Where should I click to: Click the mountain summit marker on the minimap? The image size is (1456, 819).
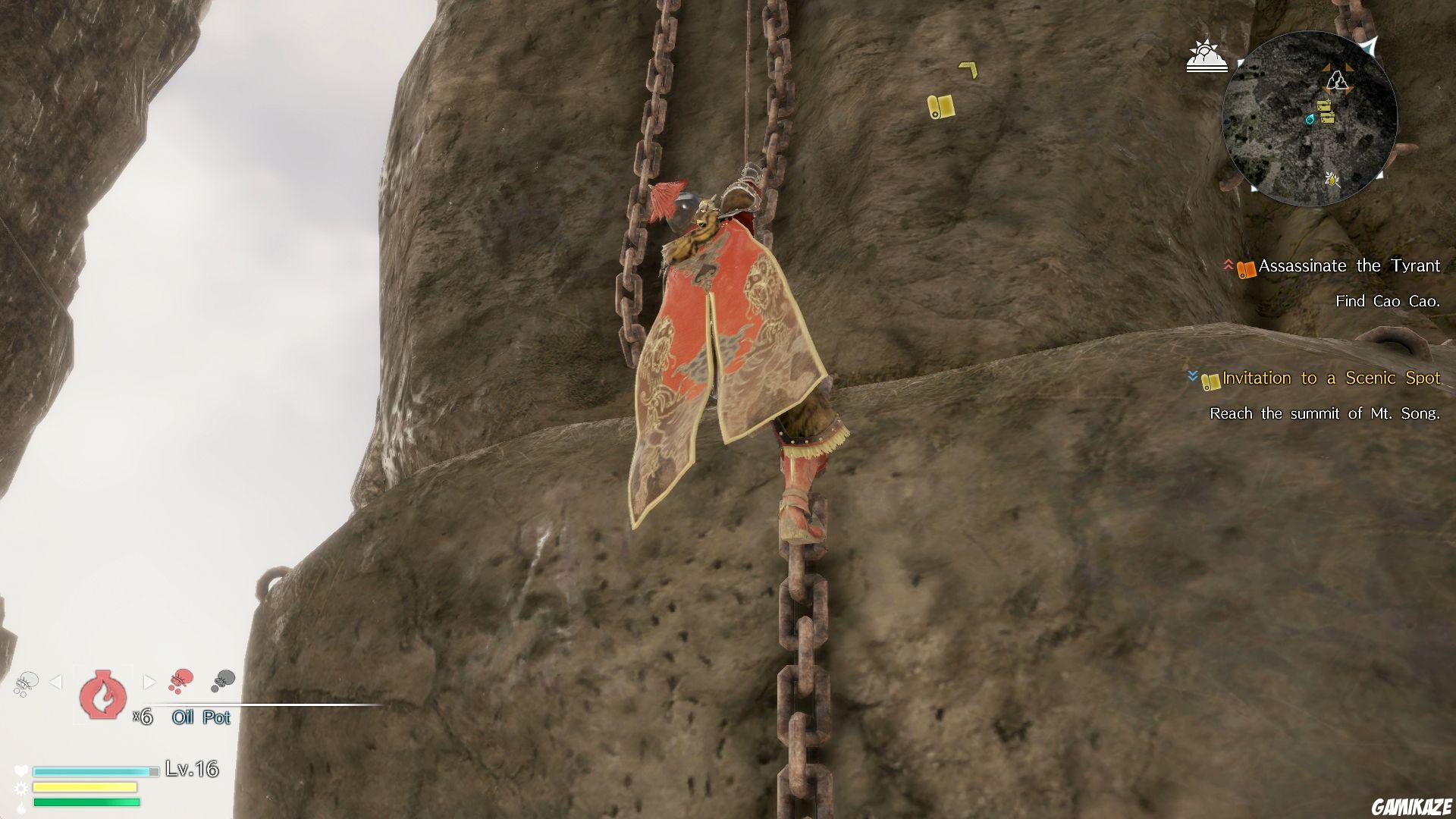1338,81
